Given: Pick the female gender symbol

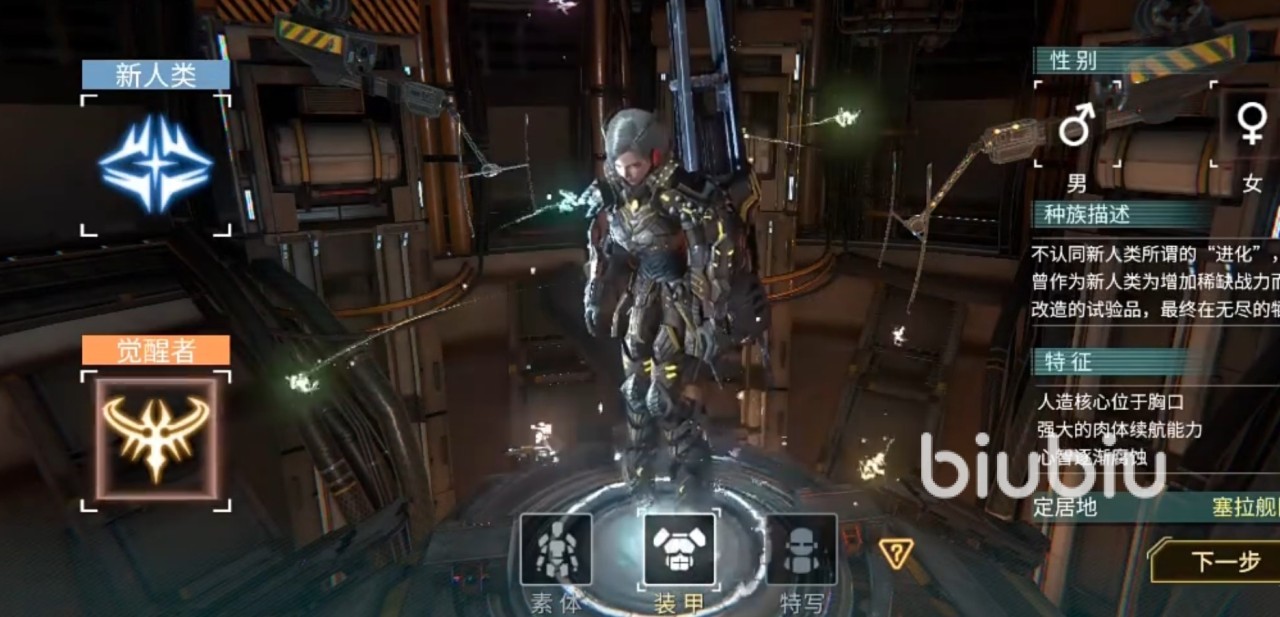Looking at the screenshot, I should tap(1250, 125).
